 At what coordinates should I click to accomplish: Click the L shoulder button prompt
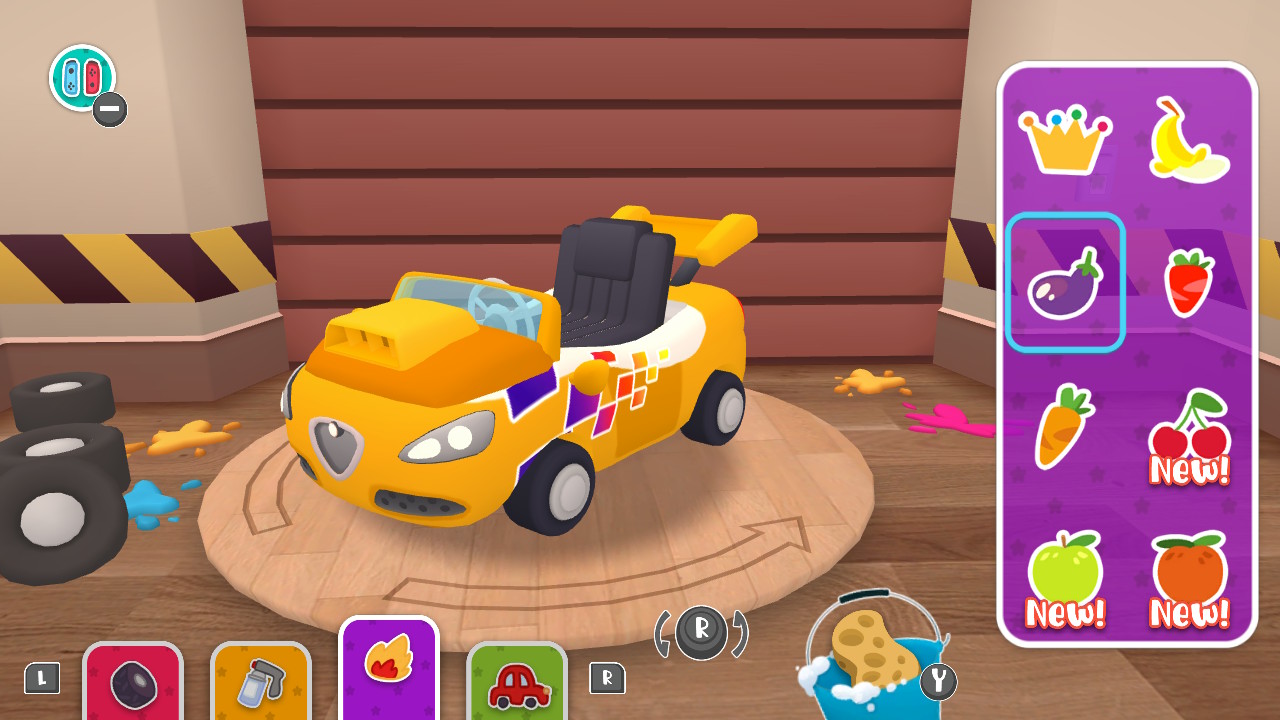pos(42,678)
